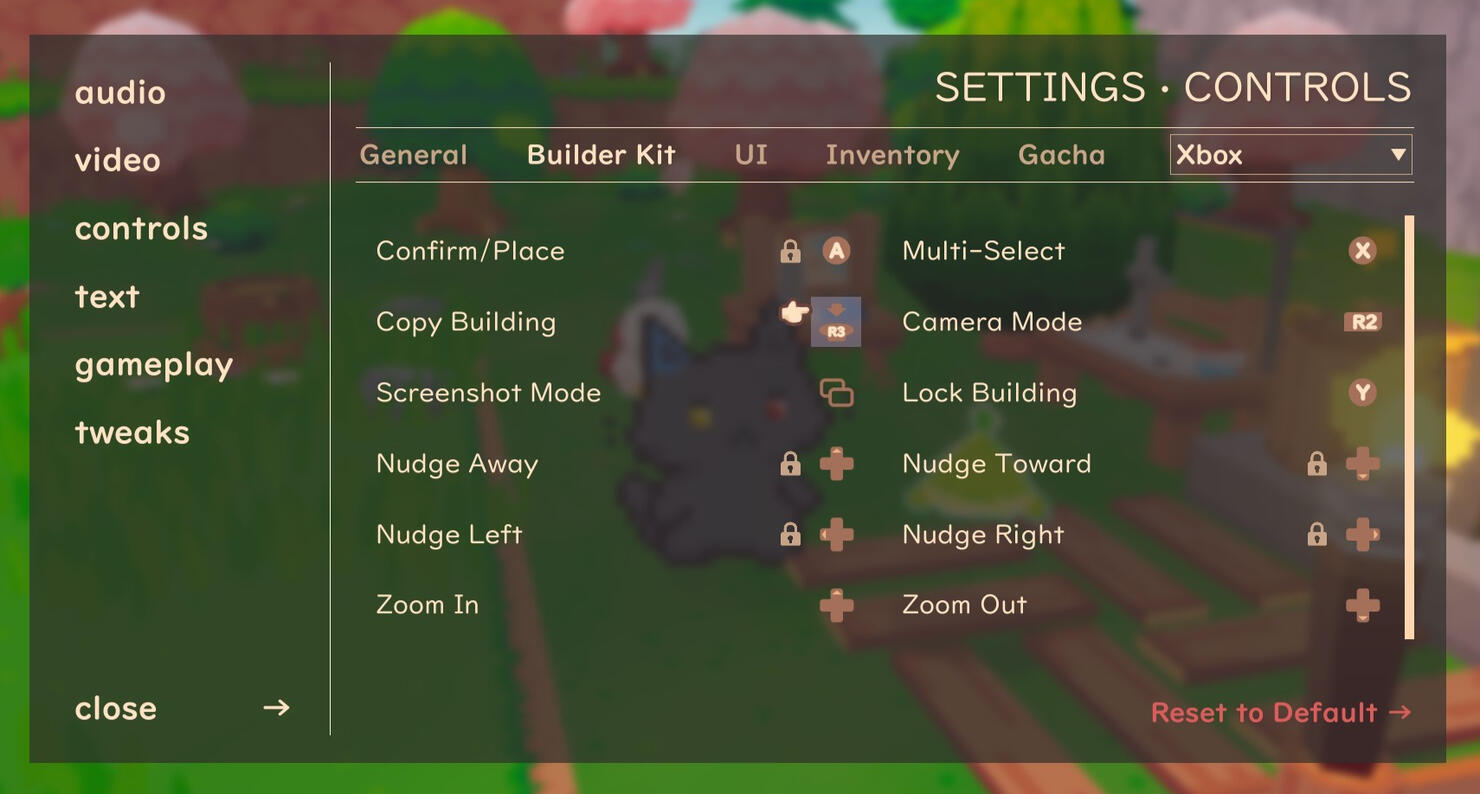1480x794 pixels.
Task: Click the d-pad binding for Nudge Toward
Action: [x=1363, y=464]
